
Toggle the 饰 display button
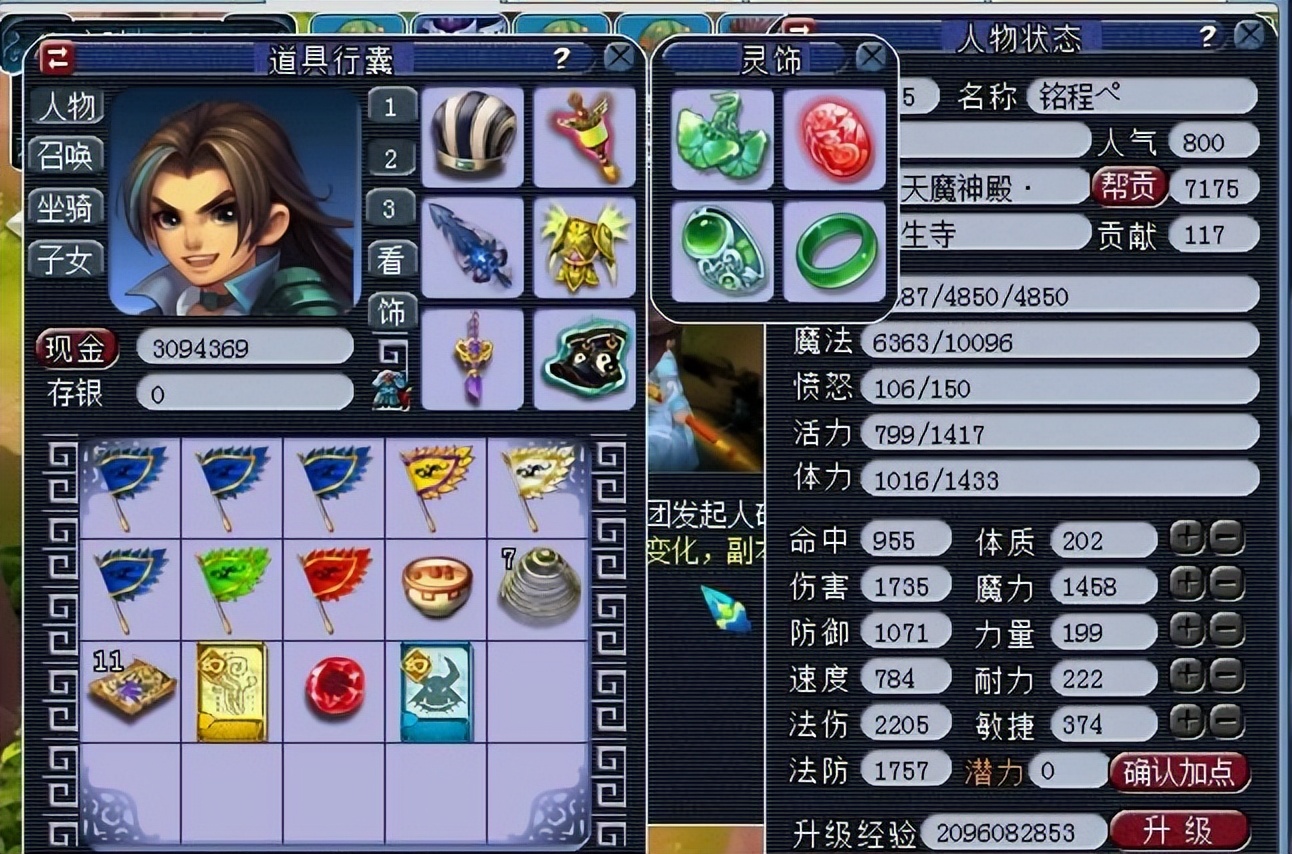coord(391,313)
